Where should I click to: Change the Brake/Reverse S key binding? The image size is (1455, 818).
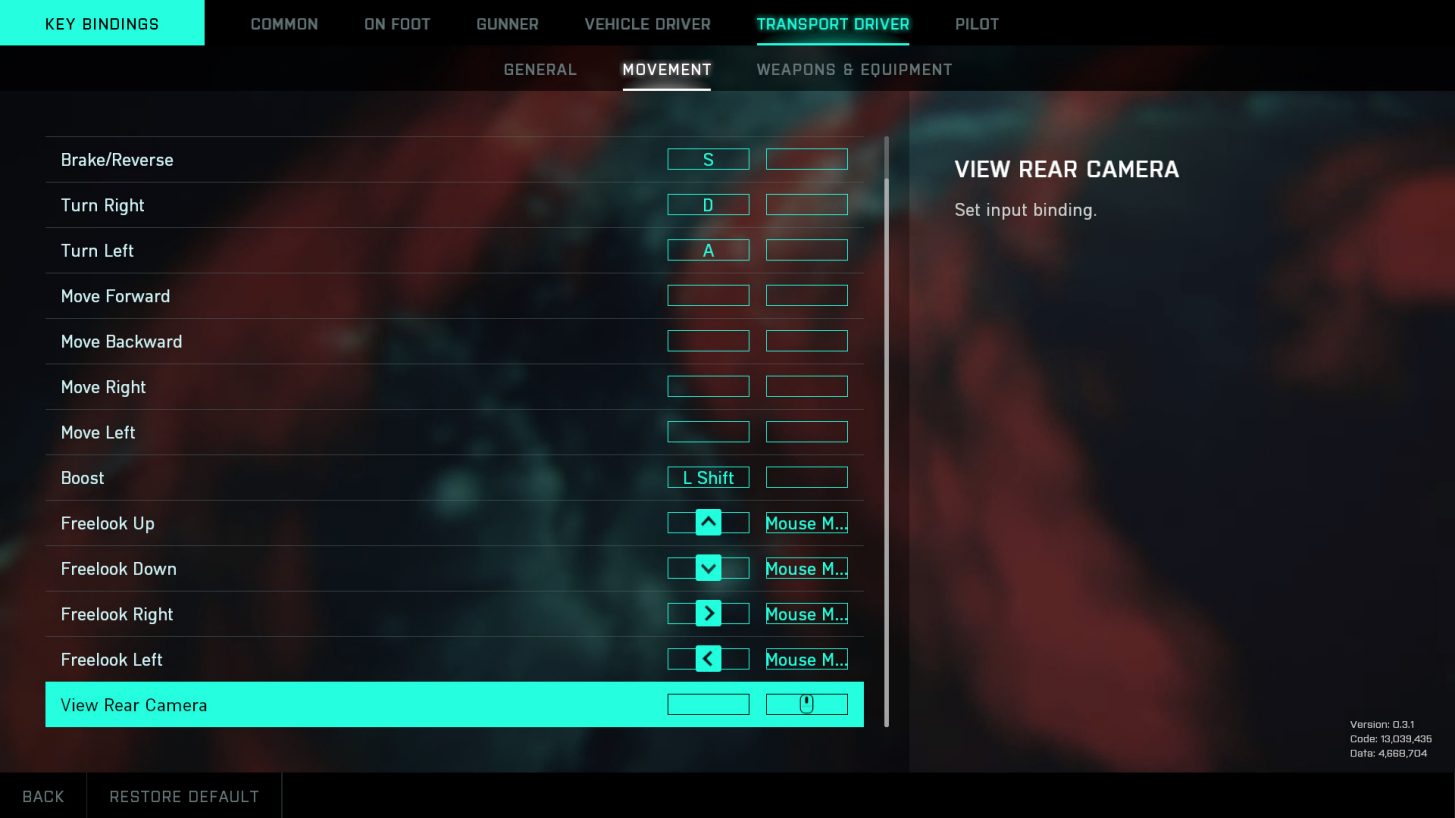pyautogui.click(x=708, y=160)
